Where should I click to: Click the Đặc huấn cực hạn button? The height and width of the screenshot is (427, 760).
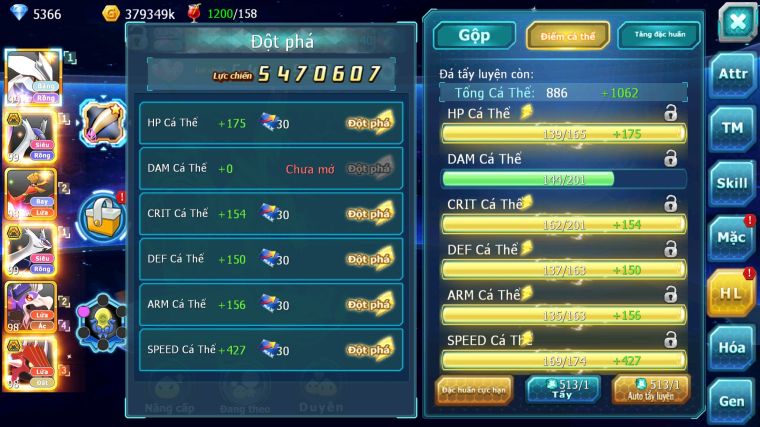[474, 389]
